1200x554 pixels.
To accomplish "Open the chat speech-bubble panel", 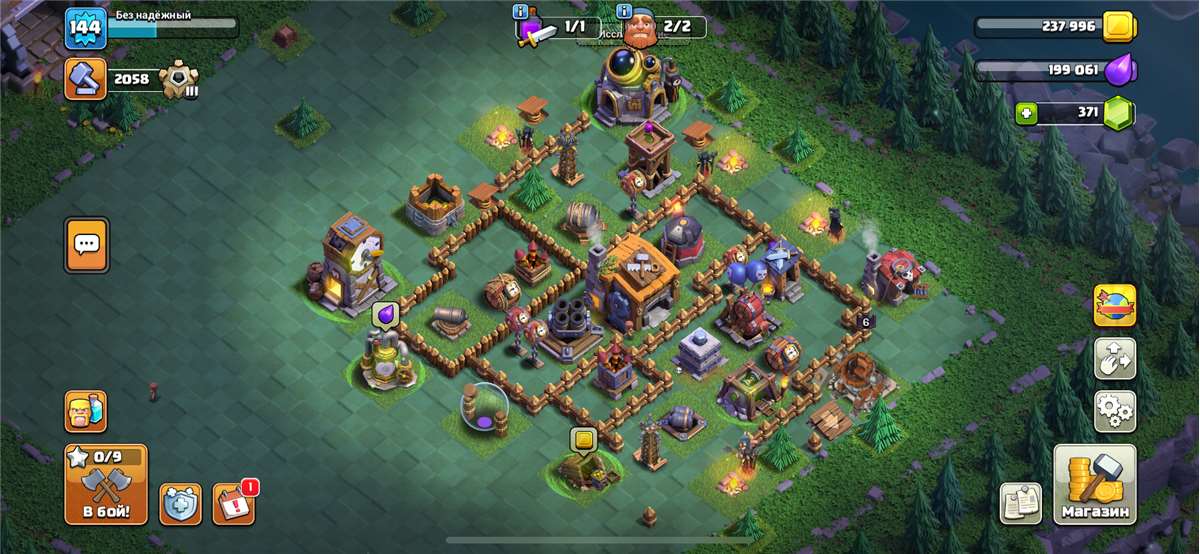I will pos(86,244).
